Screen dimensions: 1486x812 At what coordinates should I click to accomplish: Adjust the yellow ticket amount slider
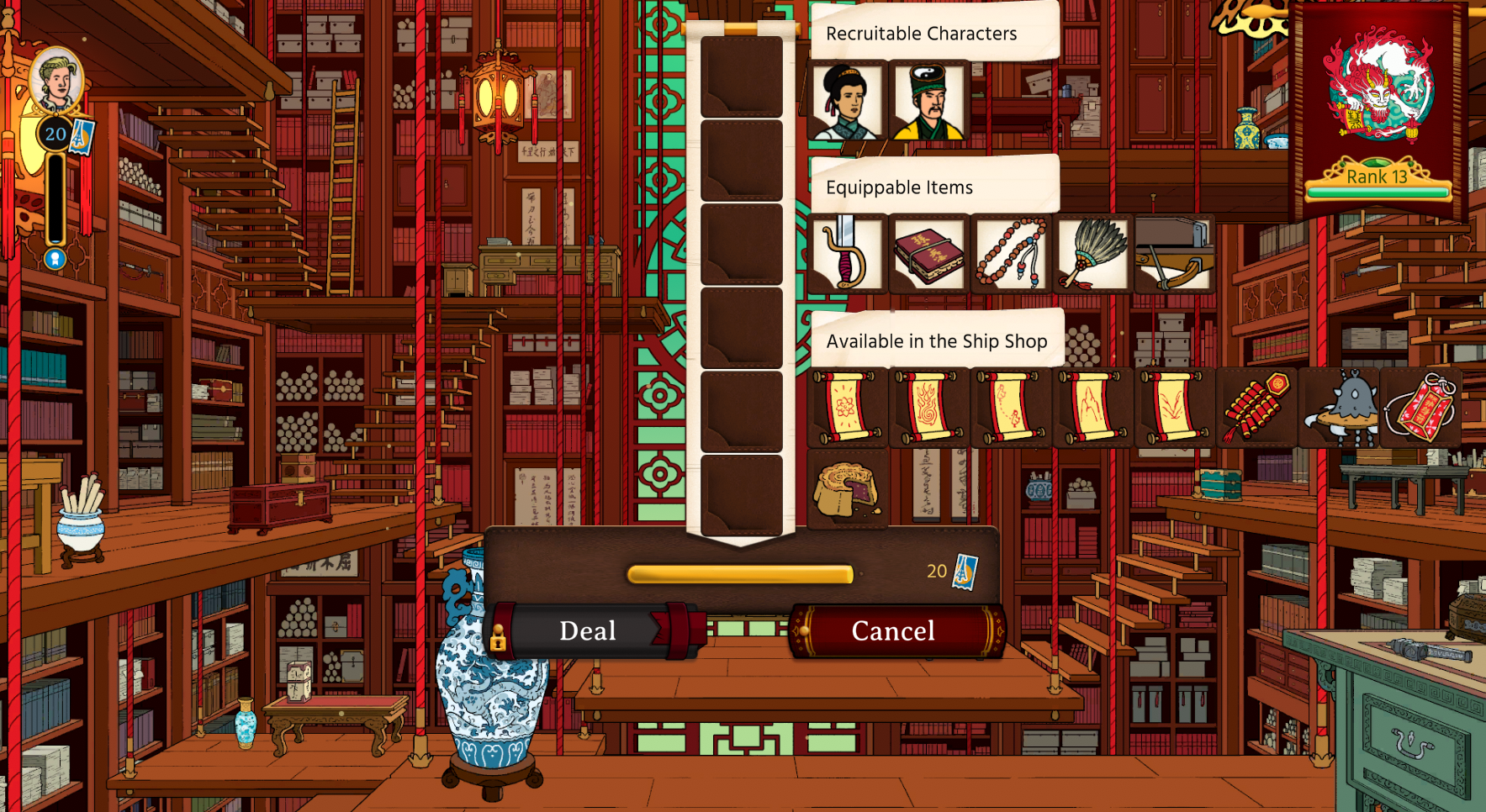click(740, 574)
